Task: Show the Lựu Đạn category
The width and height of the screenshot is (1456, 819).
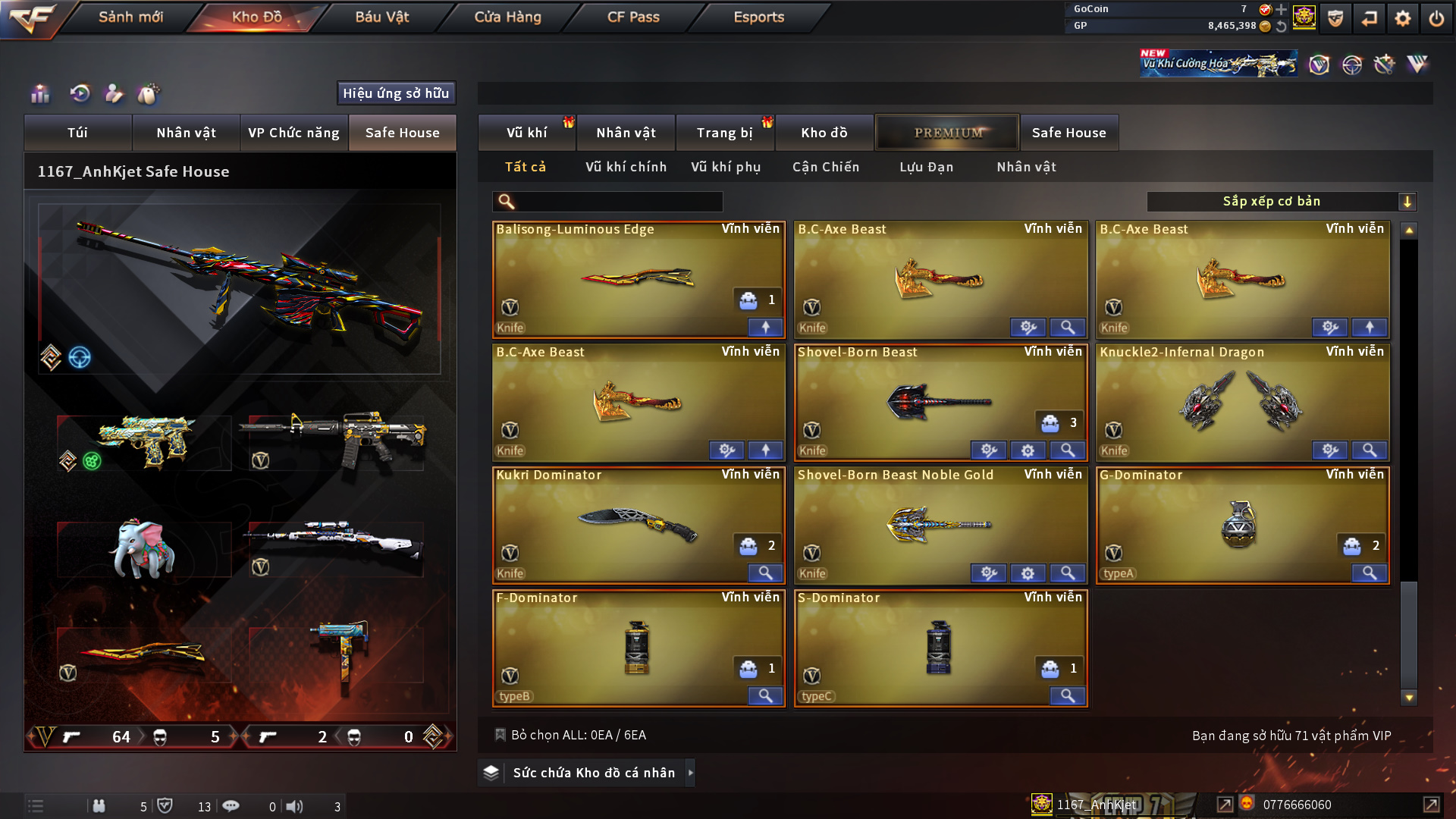Action: pos(926,167)
